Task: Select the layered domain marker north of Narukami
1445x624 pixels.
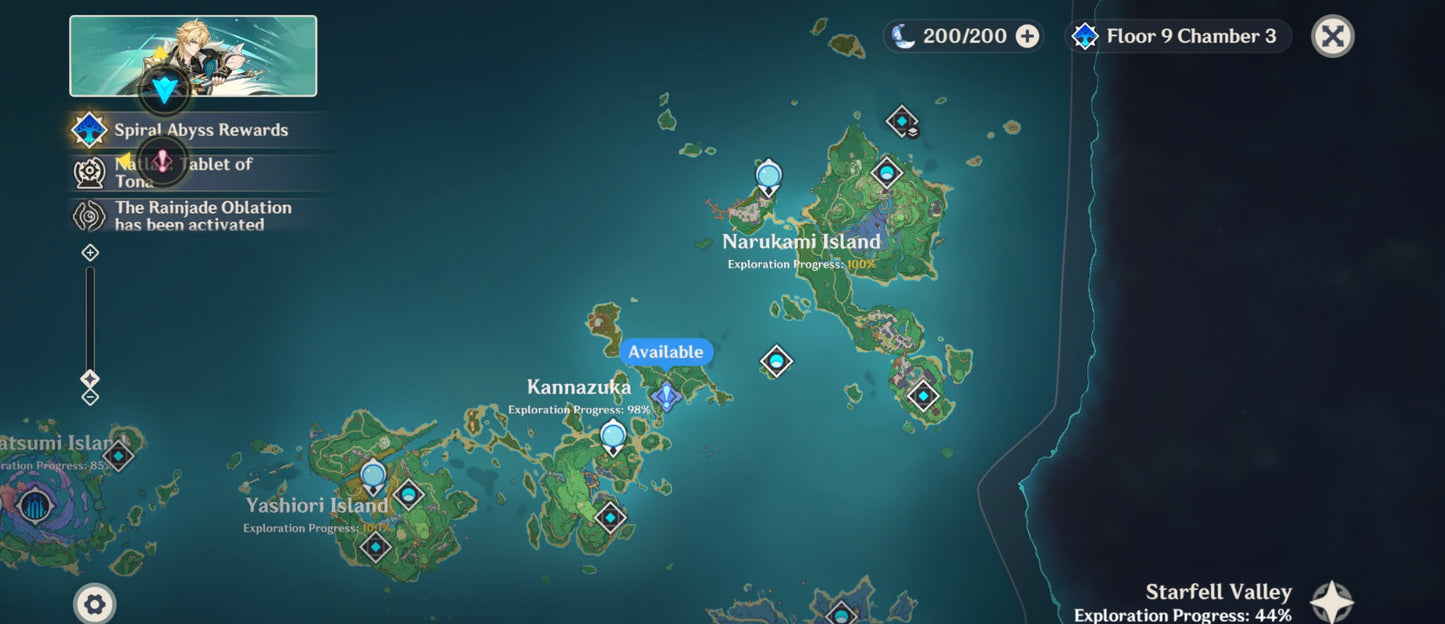Action: pos(902,121)
